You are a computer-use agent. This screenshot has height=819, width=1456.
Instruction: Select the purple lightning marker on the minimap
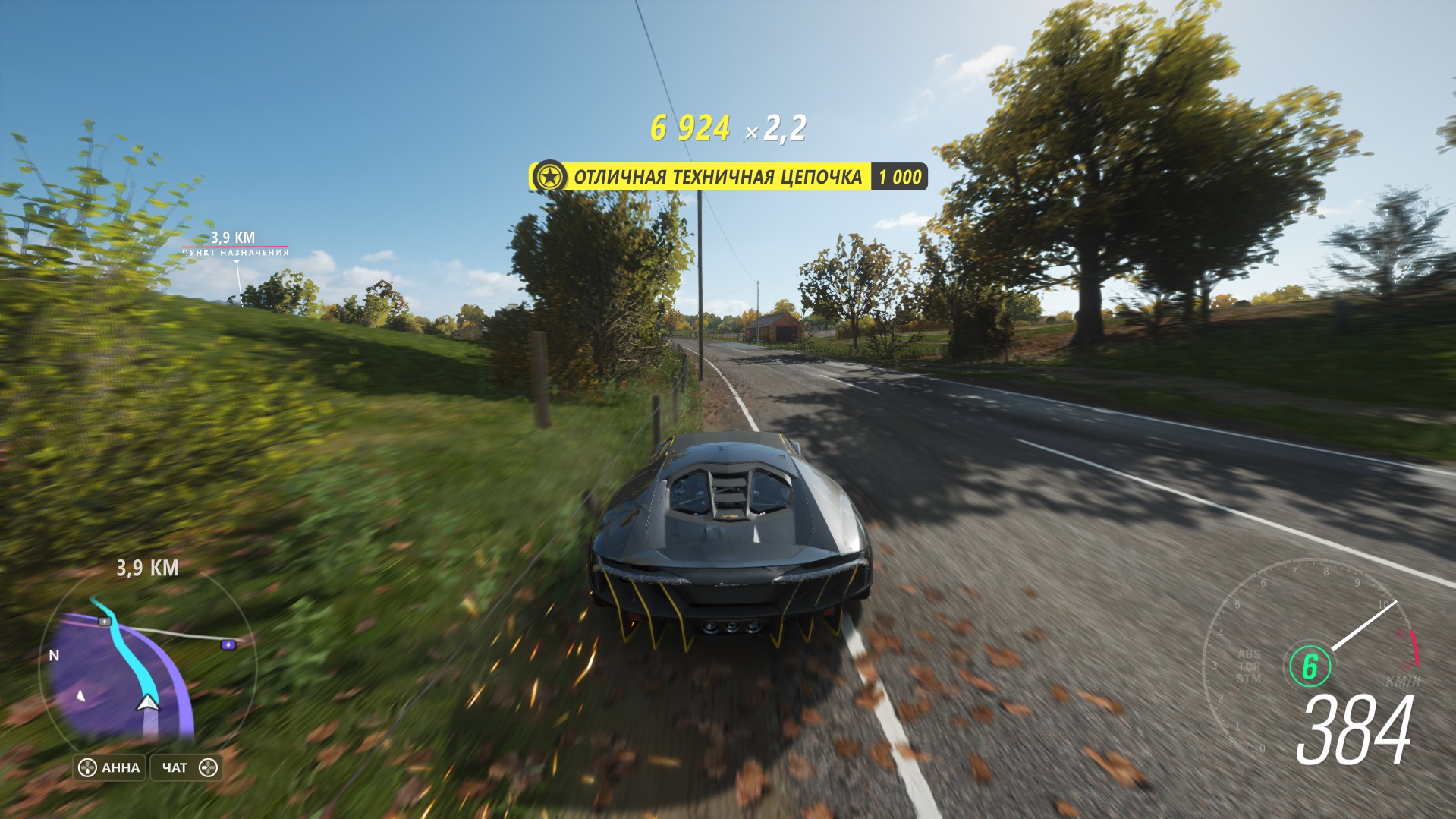click(228, 645)
